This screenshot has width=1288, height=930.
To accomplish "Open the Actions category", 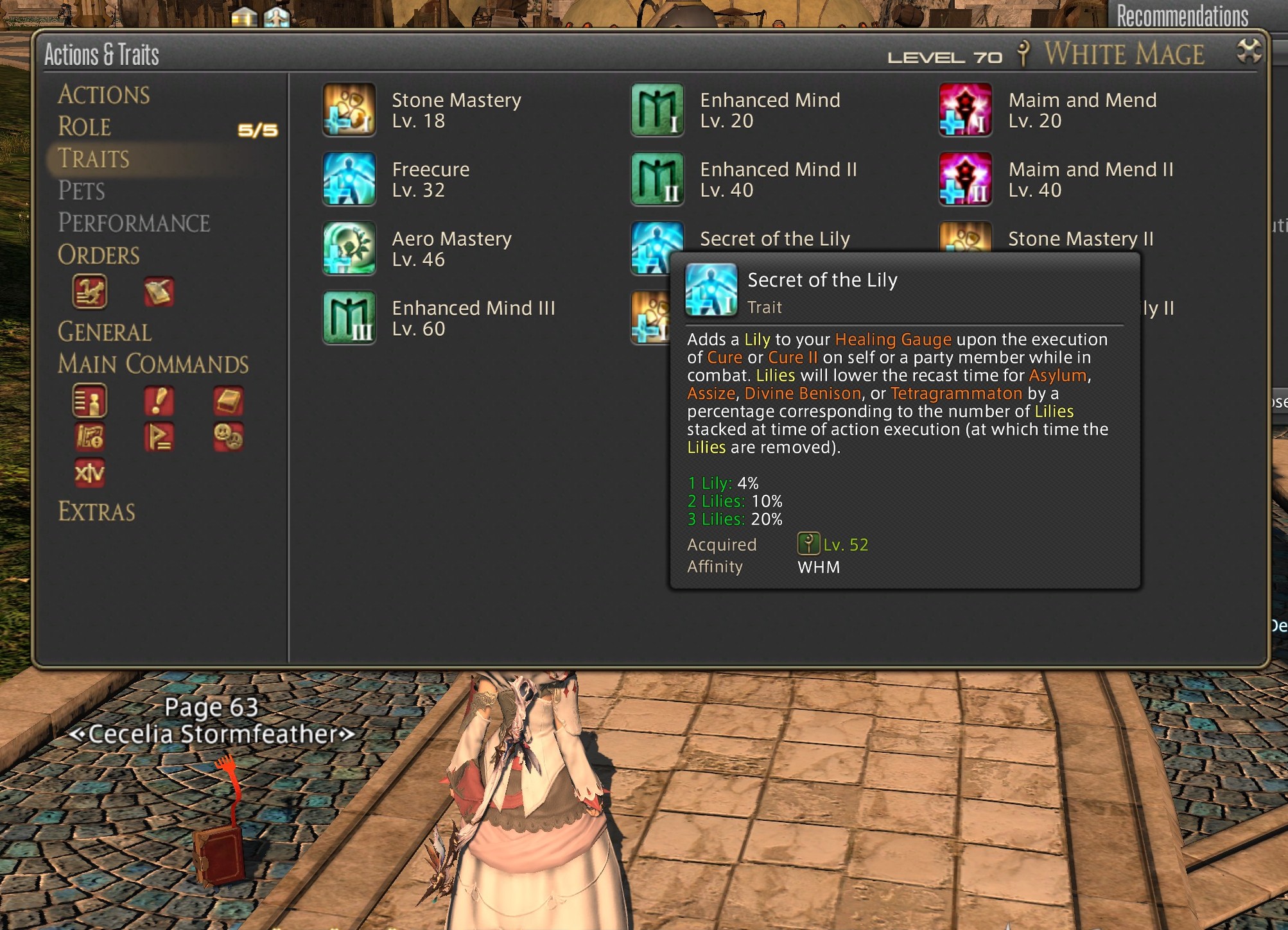I will (103, 95).
